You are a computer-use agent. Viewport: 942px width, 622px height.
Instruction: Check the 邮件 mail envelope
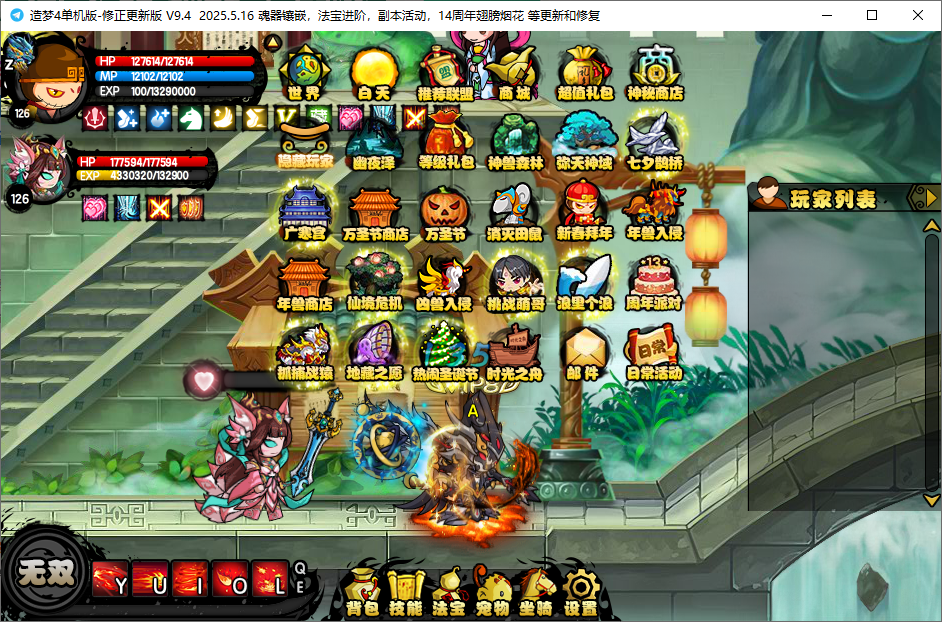pyautogui.click(x=584, y=352)
